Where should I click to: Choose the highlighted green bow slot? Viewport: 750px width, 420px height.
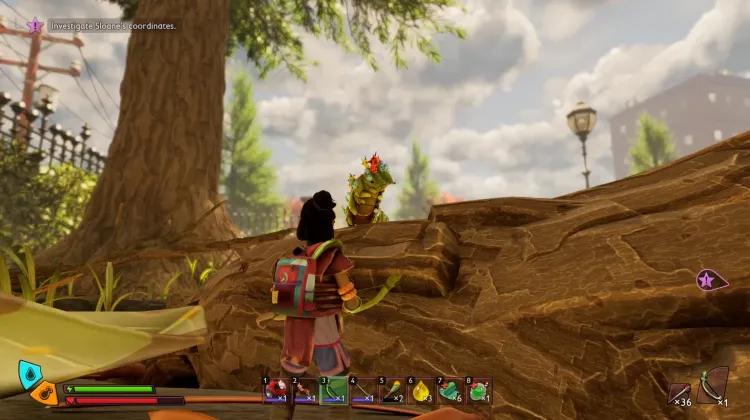click(x=335, y=390)
